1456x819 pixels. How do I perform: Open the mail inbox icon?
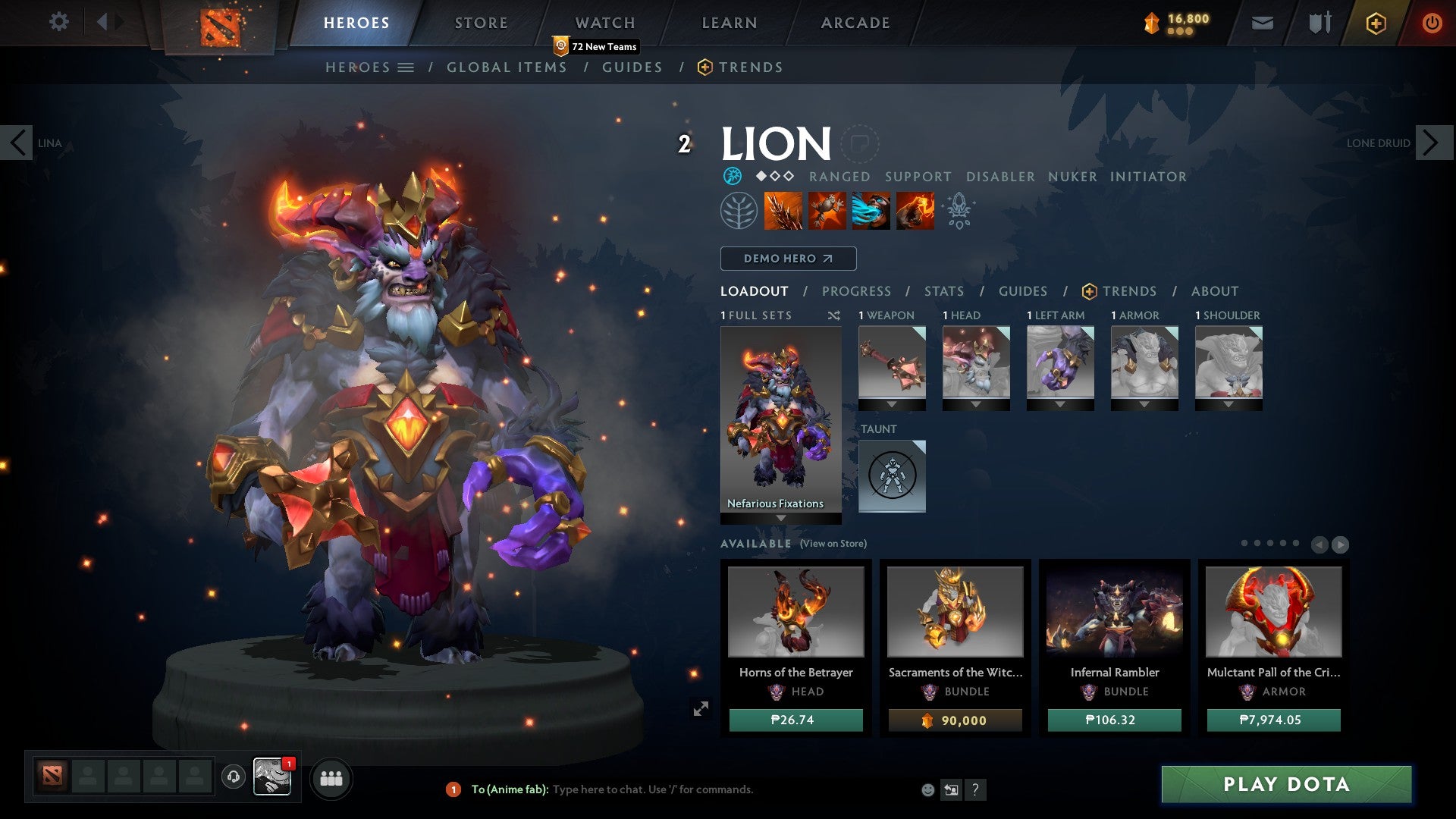[1262, 23]
